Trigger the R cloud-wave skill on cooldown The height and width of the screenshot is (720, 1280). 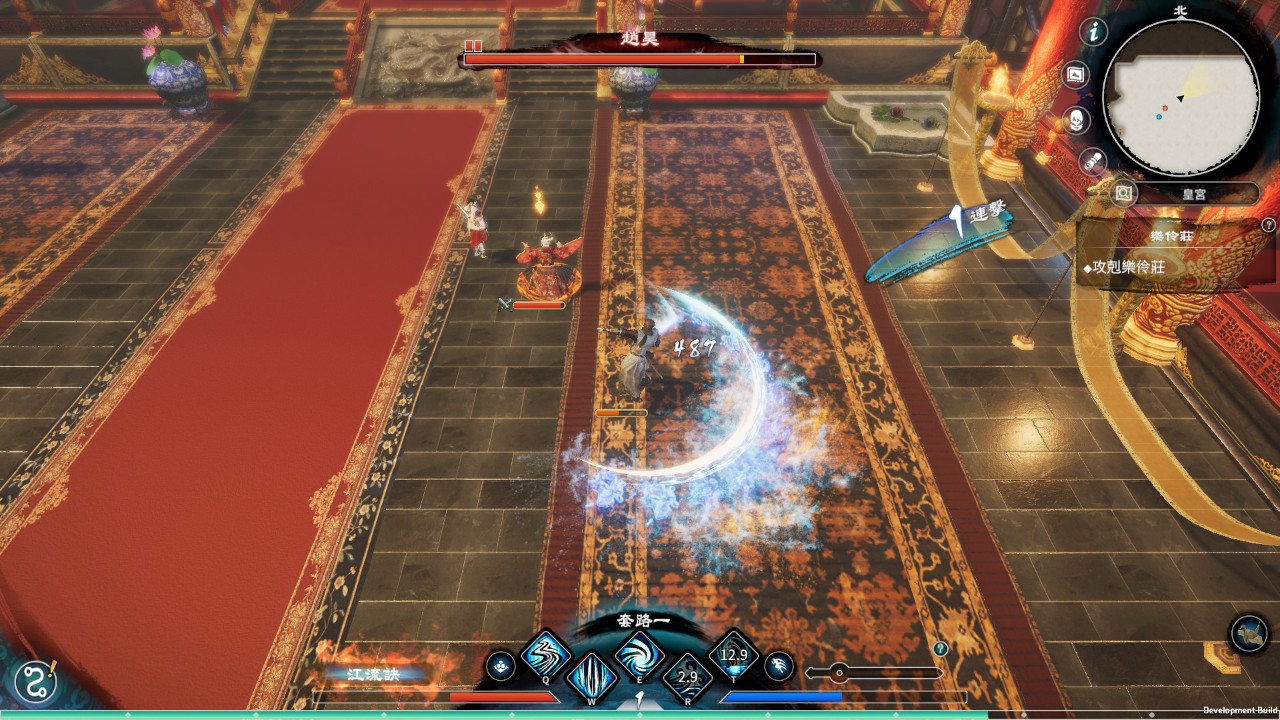coord(687,677)
